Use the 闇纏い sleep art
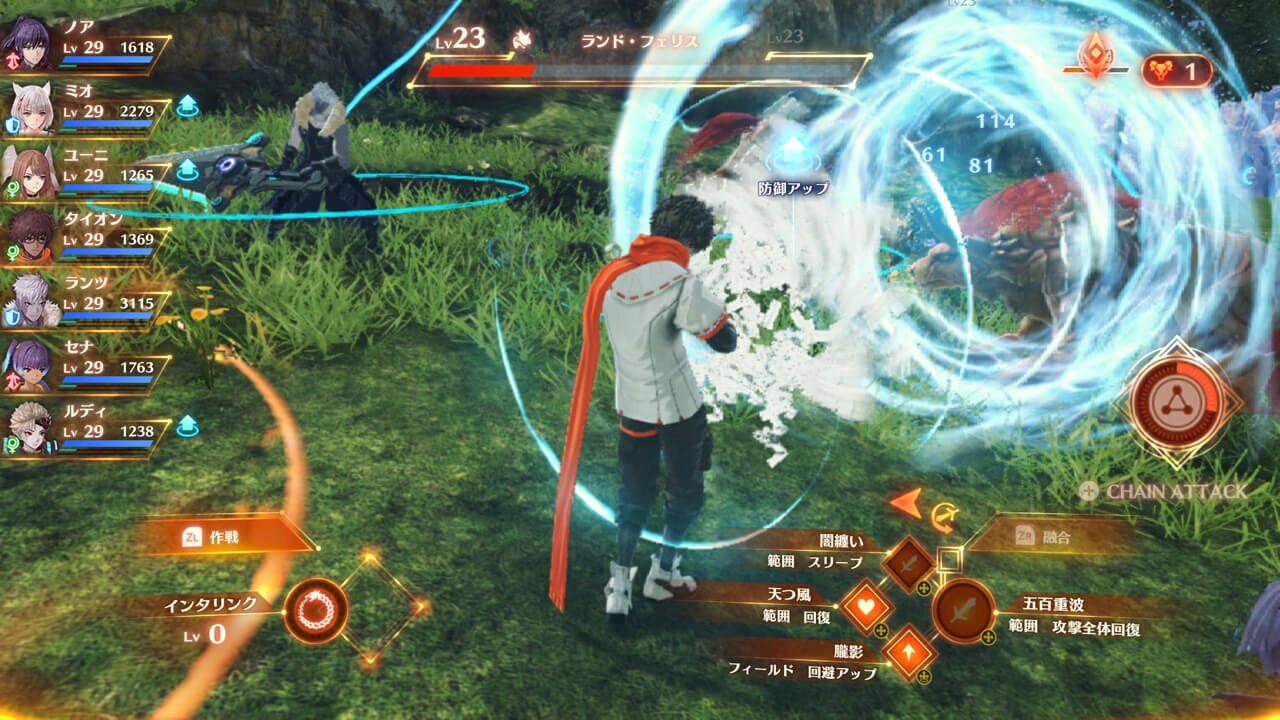 click(x=908, y=564)
